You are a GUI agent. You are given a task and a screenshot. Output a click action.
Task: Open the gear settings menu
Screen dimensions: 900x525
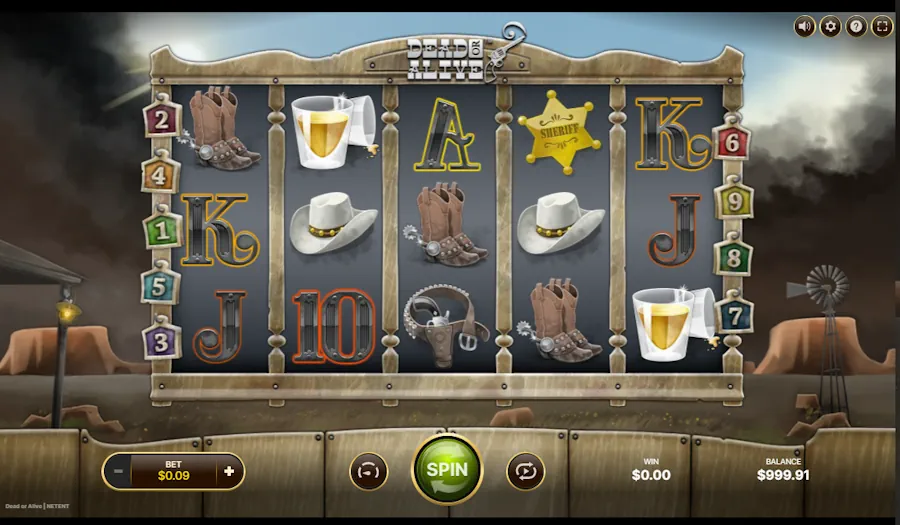[x=831, y=27]
